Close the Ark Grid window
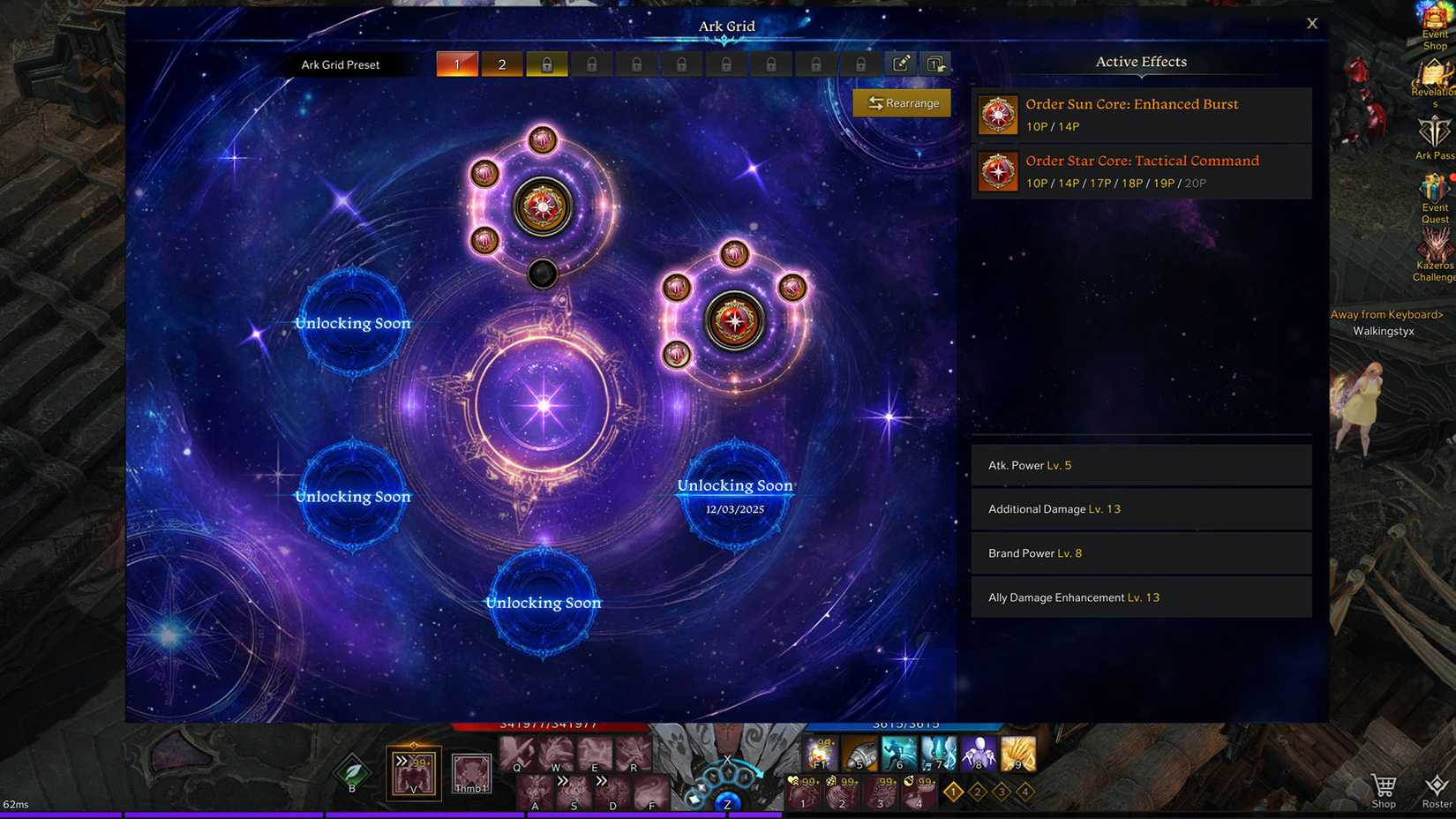1456x819 pixels. pyautogui.click(x=1312, y=24)
